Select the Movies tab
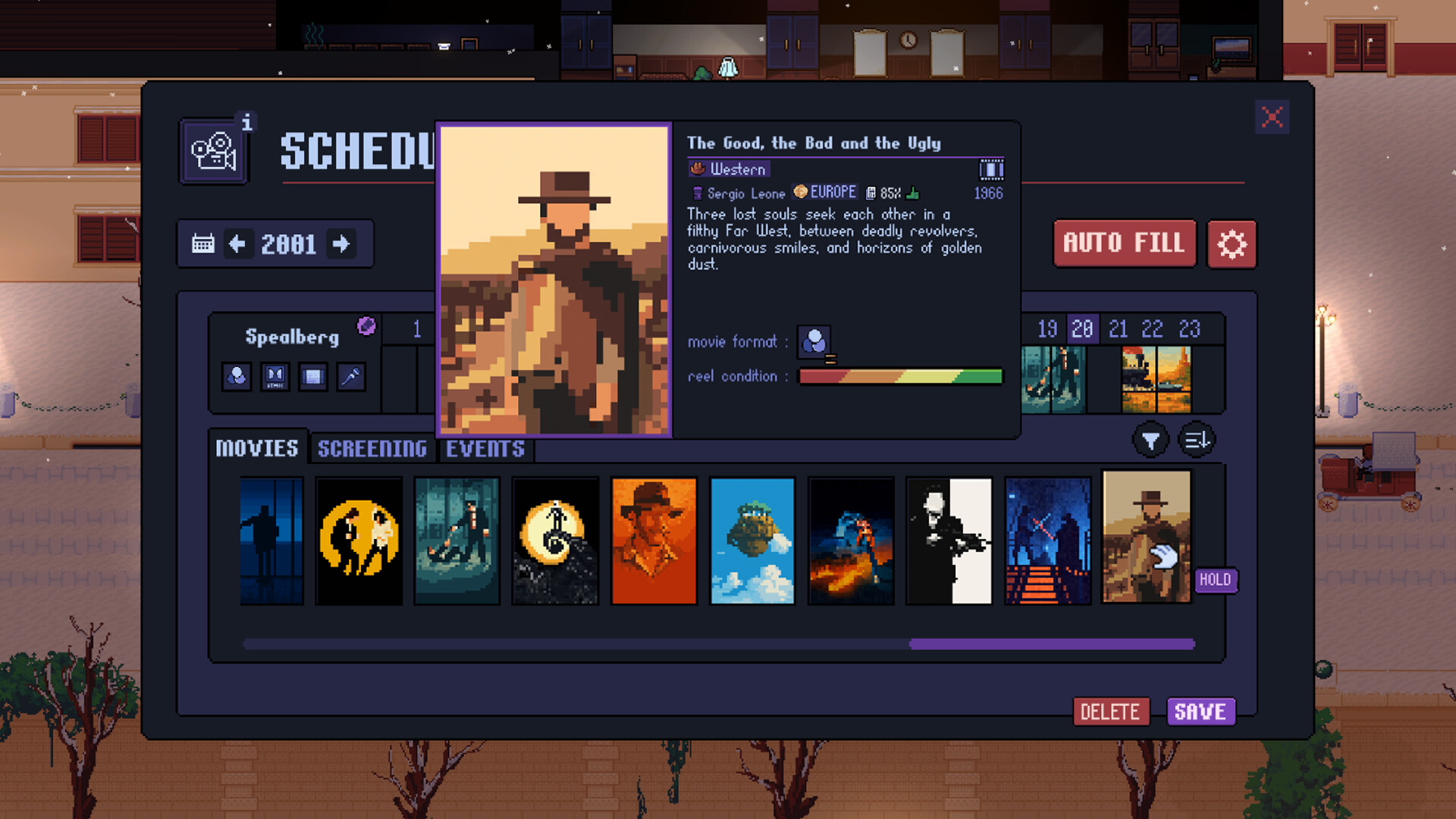 [257, 448]
